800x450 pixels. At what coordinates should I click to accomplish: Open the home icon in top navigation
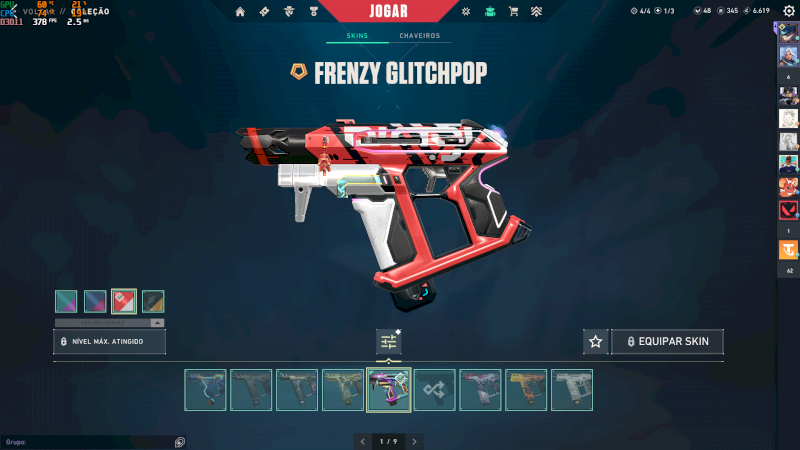pos(240,11)
